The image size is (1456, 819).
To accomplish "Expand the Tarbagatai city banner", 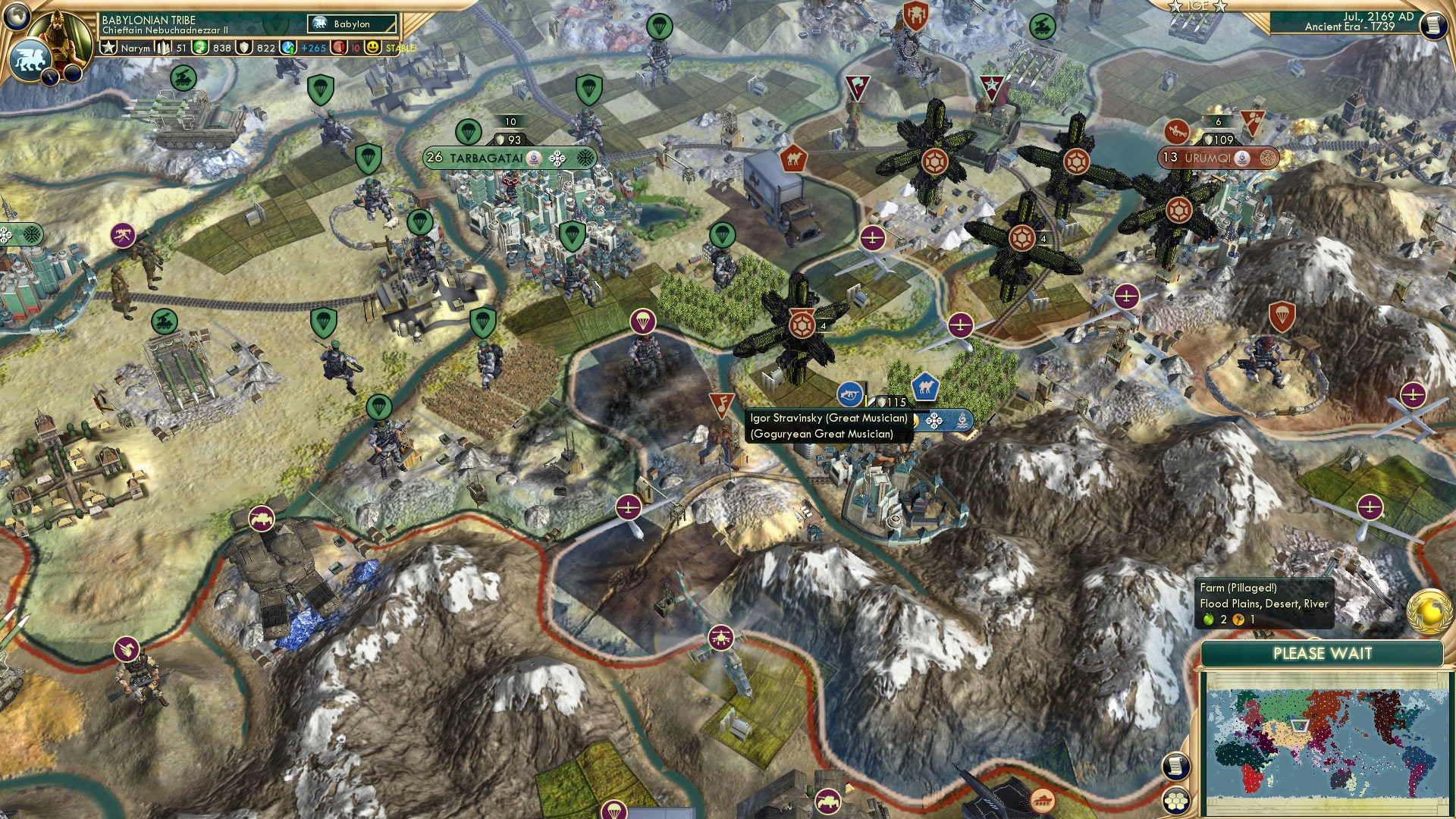I will pyautogui.click(x=486, y=157).
